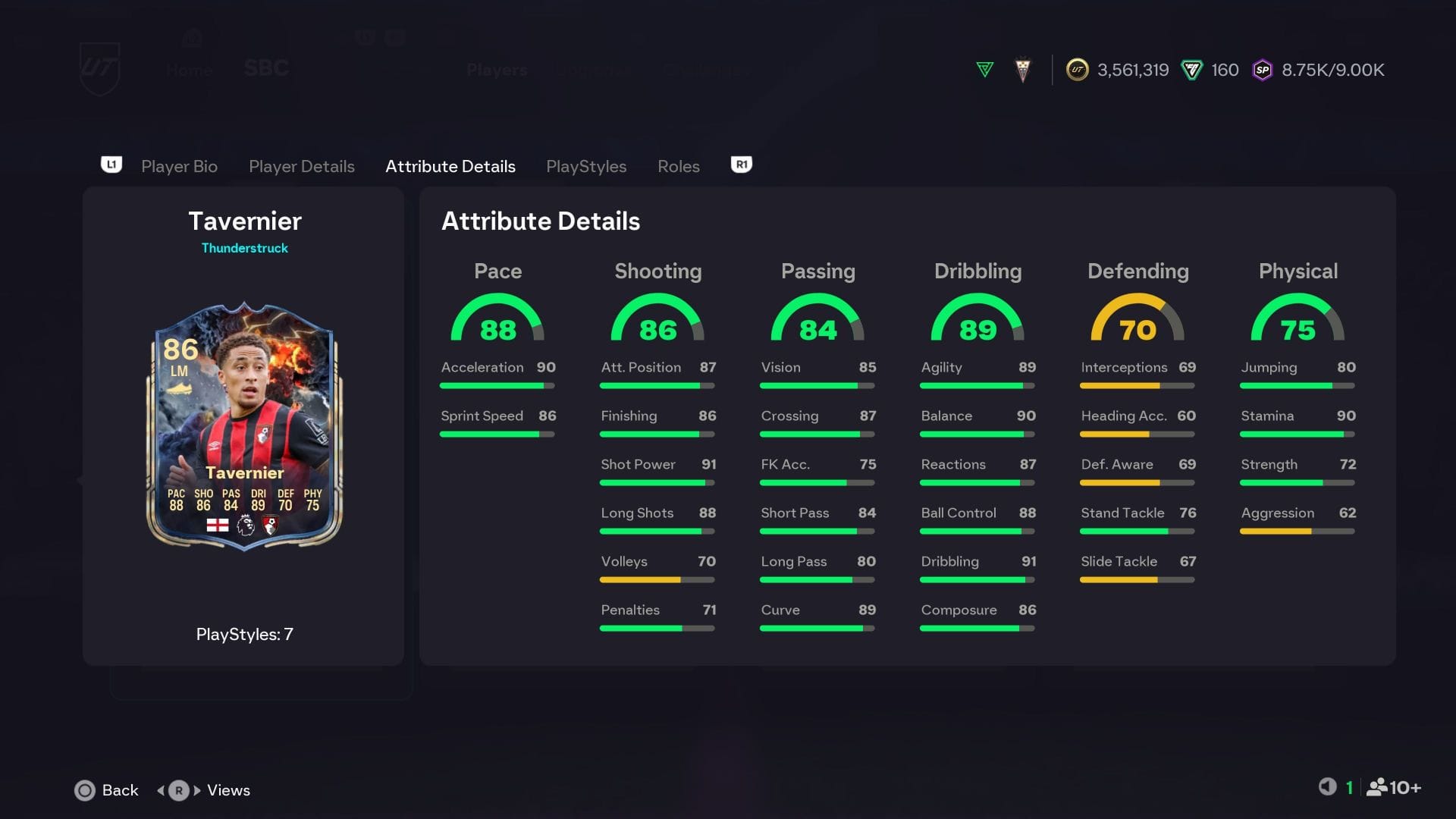Click the circle Back icon at bottom left
Viewport: 1456px width, 819px height.
point(86,790)
